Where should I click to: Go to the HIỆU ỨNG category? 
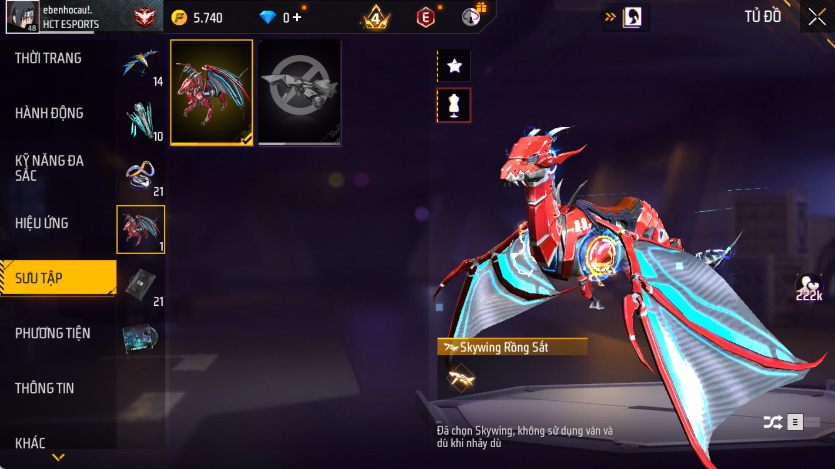pyautogui.click(x=43, y=222)
